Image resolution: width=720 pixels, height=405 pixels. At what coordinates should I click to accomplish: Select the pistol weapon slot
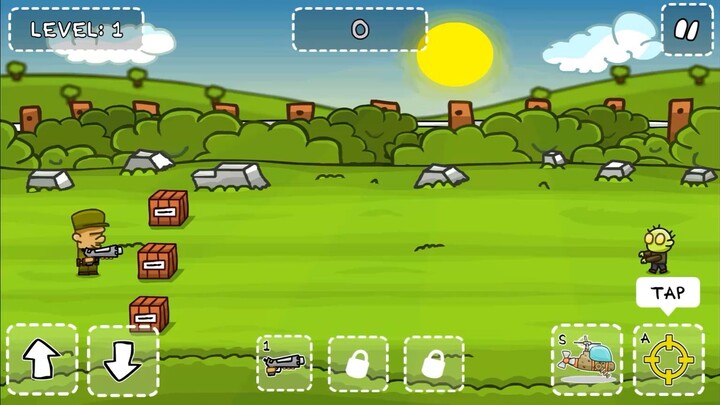click(x=284, y=362)
